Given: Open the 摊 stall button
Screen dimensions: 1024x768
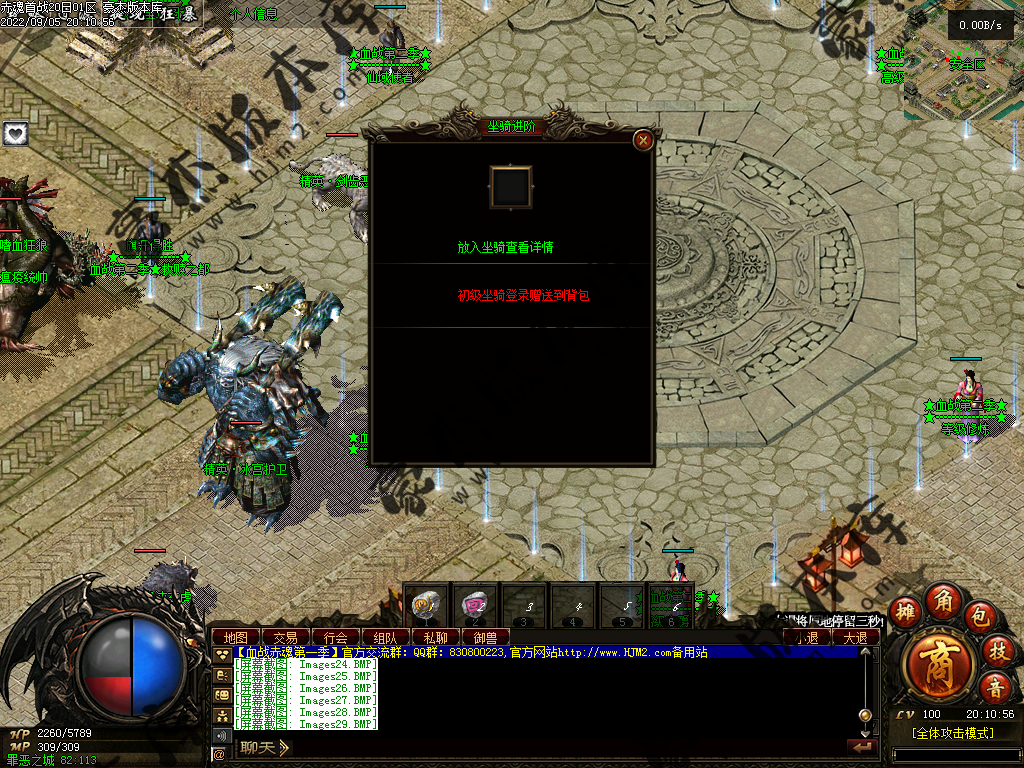Looking at the screenshot, I should click(905, 609).
